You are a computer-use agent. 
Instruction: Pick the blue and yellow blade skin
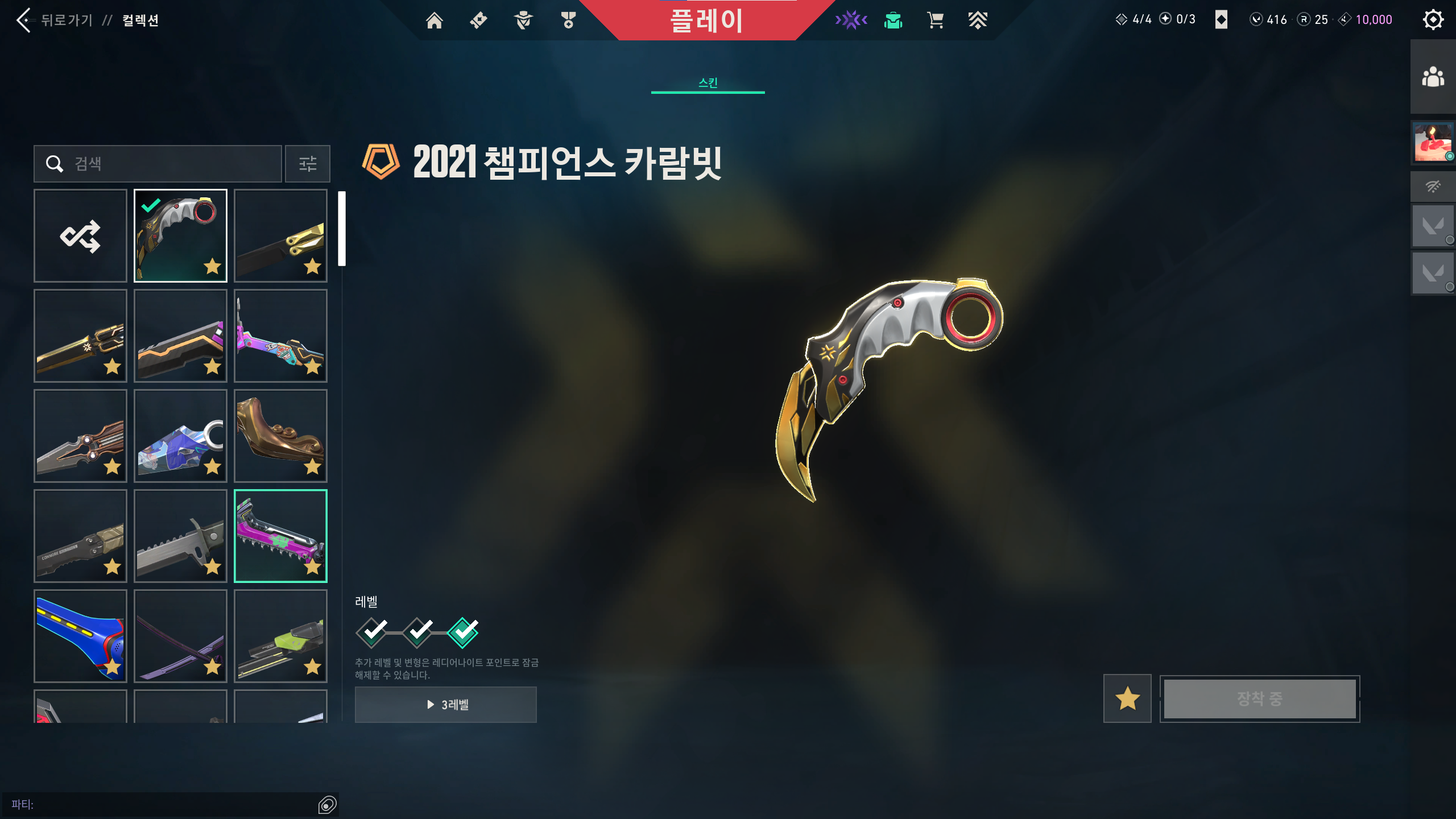(80, 636)
